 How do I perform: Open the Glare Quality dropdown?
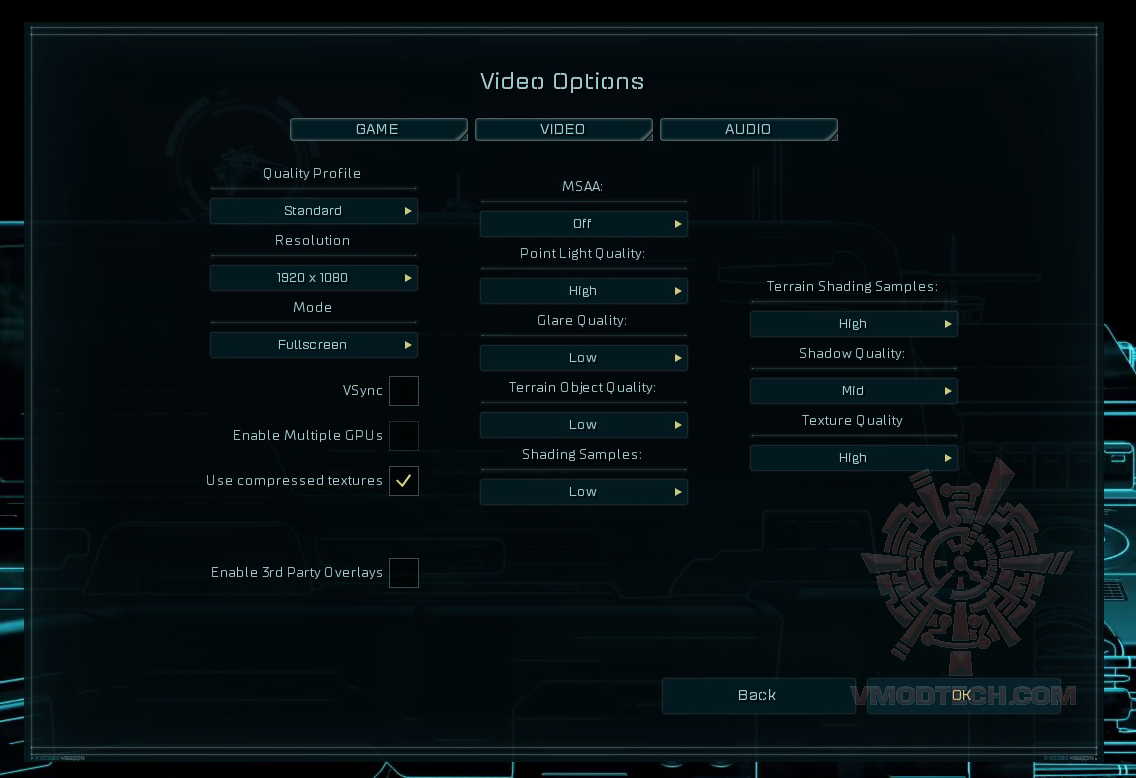tap(583, 358)
